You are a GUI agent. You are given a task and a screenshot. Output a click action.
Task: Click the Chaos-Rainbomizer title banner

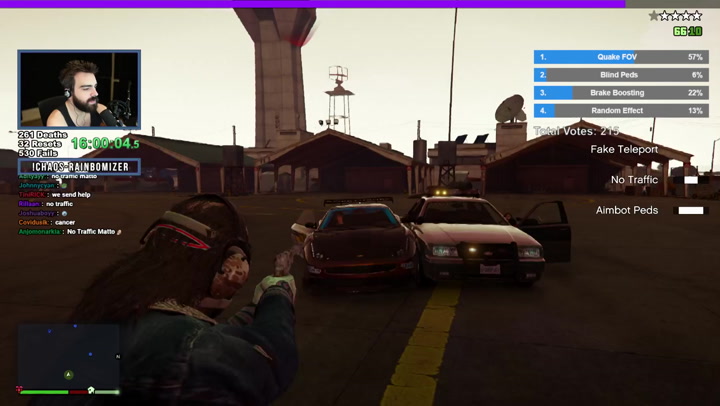(79, 166)
